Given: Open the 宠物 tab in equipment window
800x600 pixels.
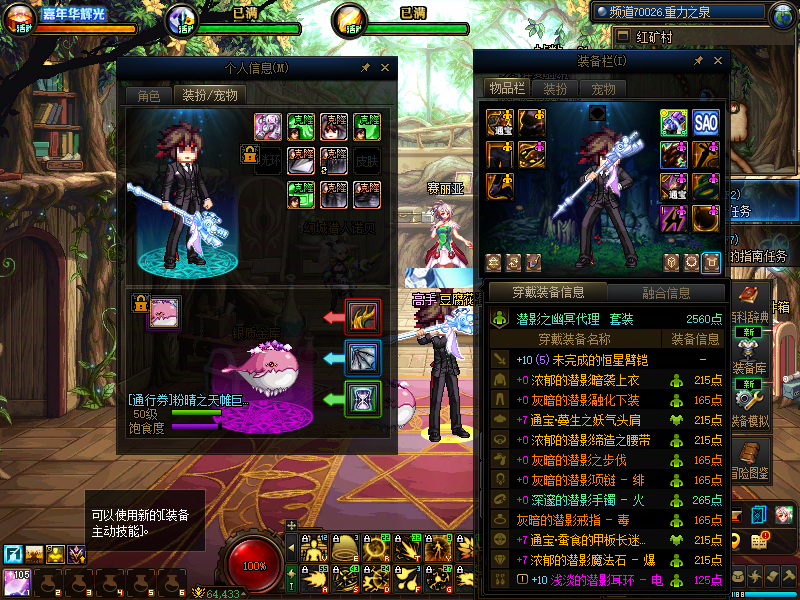Looking at the screenshot, I should pyautogui.click(x=603, y=89).
